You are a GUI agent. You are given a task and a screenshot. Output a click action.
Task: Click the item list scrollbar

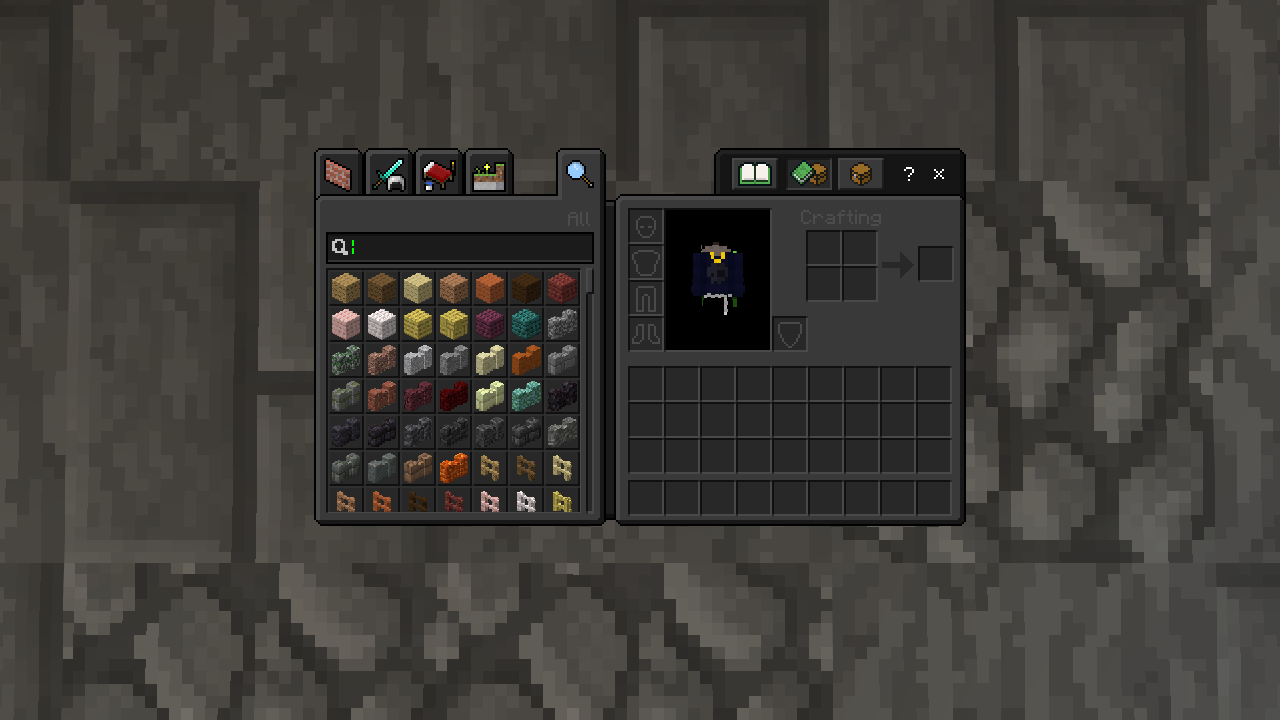[x=591, y=281]
